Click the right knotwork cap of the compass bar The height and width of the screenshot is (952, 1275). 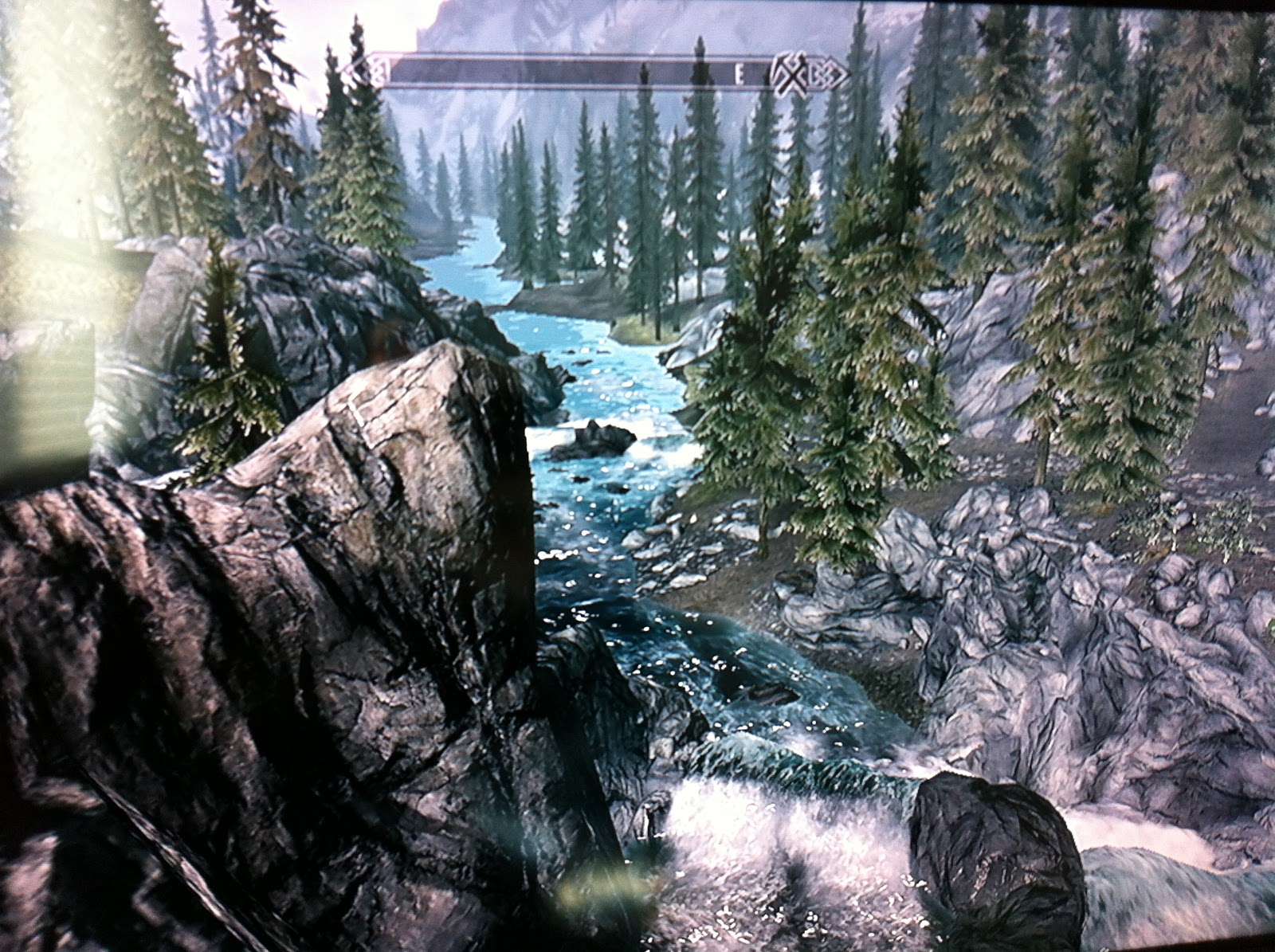pos(825,73)
